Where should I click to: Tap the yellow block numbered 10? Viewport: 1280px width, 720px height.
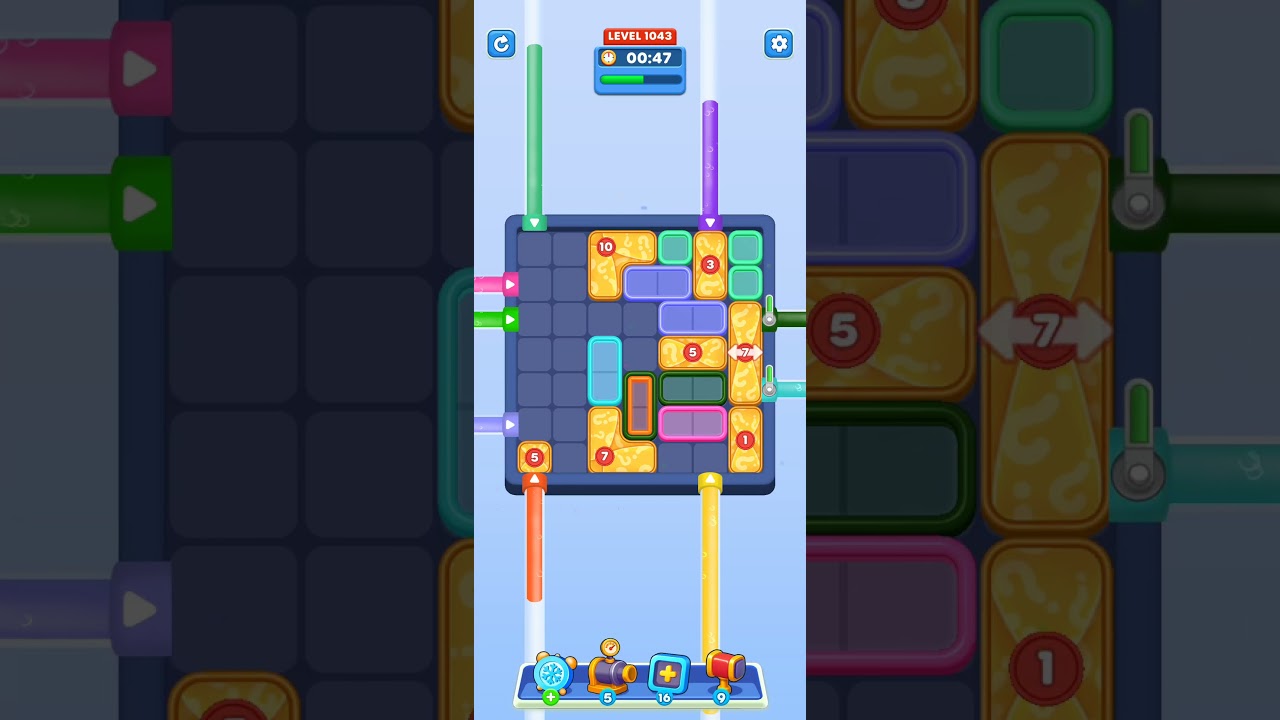(606, 245)
